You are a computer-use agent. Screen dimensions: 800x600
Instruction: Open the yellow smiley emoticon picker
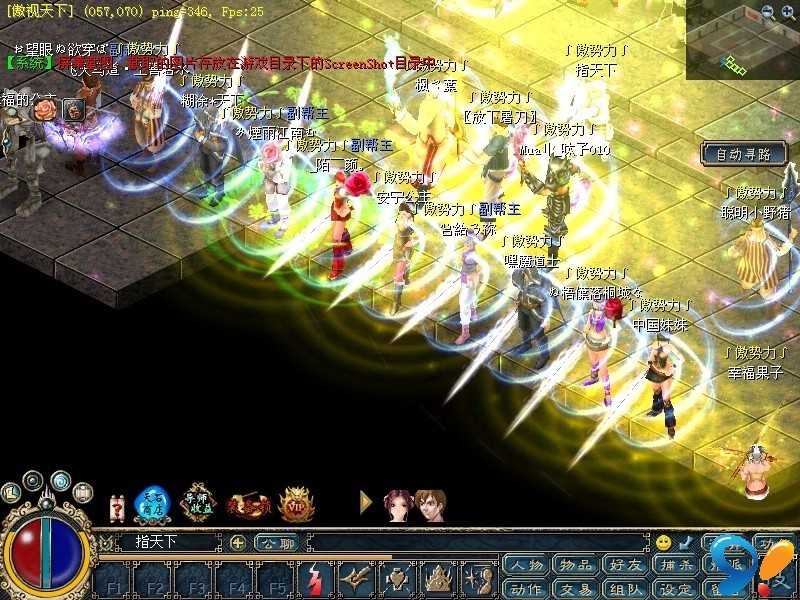663,543
